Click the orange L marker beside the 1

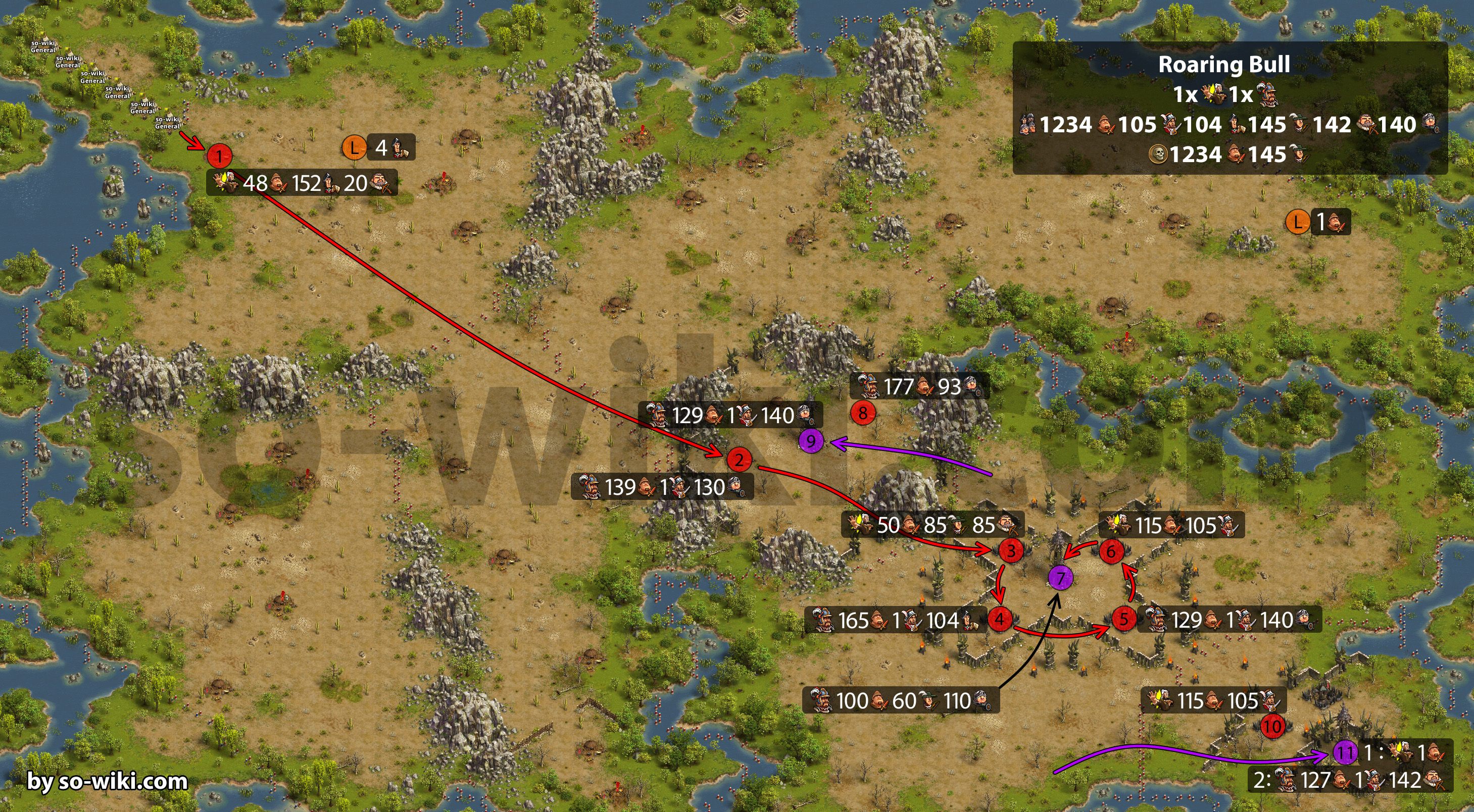pos(1298,221)
